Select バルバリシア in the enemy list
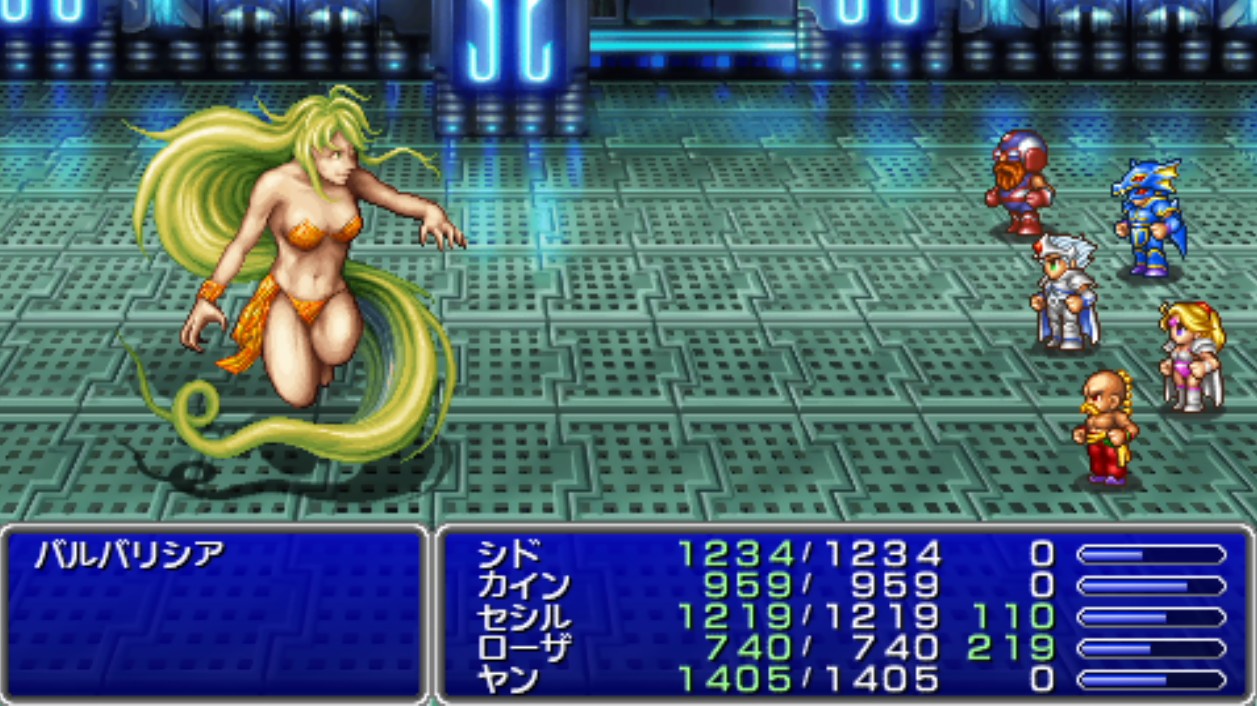1257x706 pixels. tap(129, 554)
